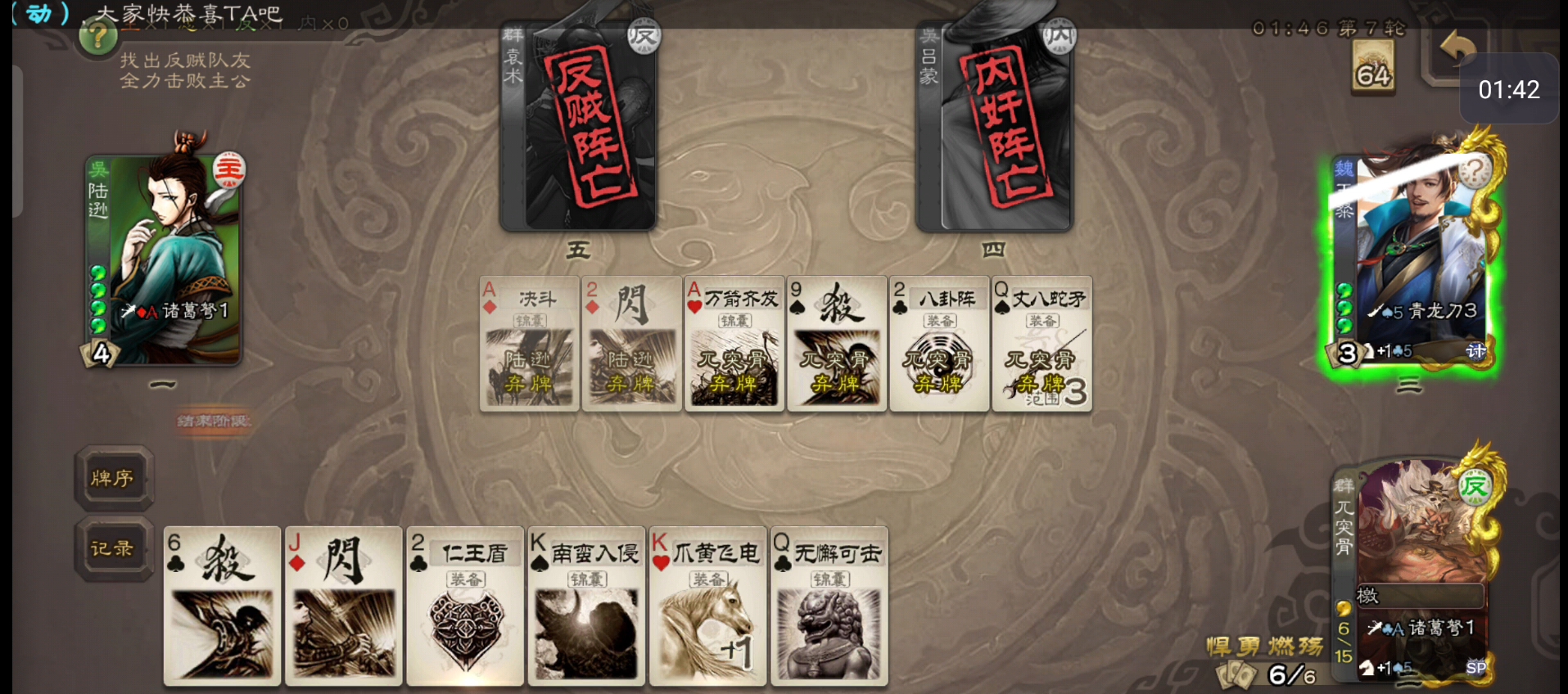
Task: Select the 仁王盾 armor card in hand
Action: pyautogui.click(x=464, y=606)
